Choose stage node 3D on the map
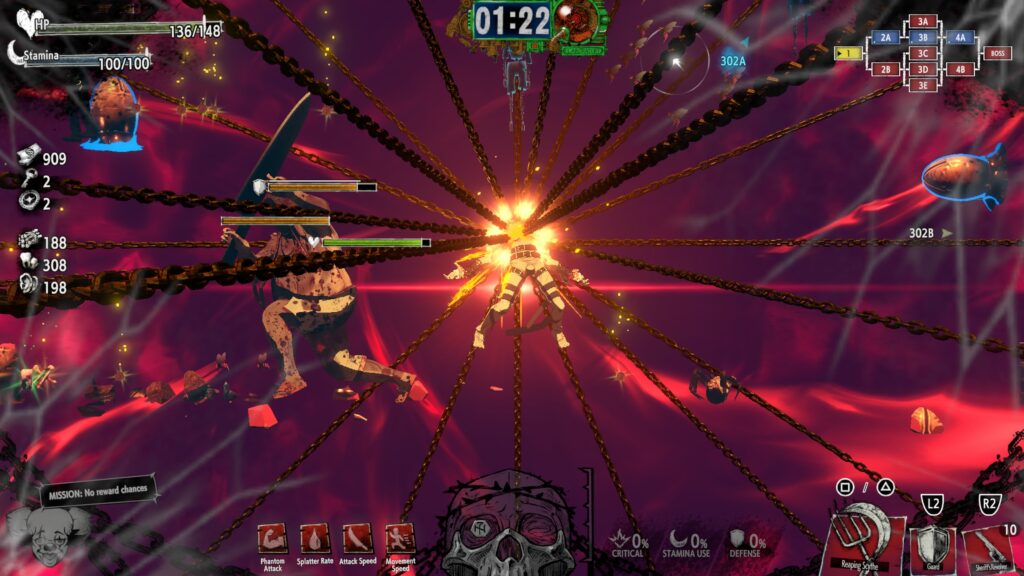1024x576 pixels. [923, 69]
